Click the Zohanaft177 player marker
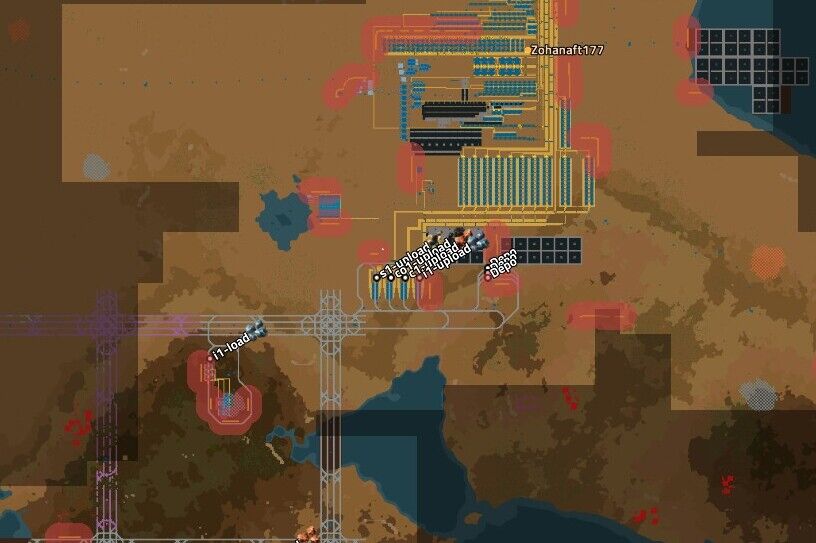 pos(528,49)
